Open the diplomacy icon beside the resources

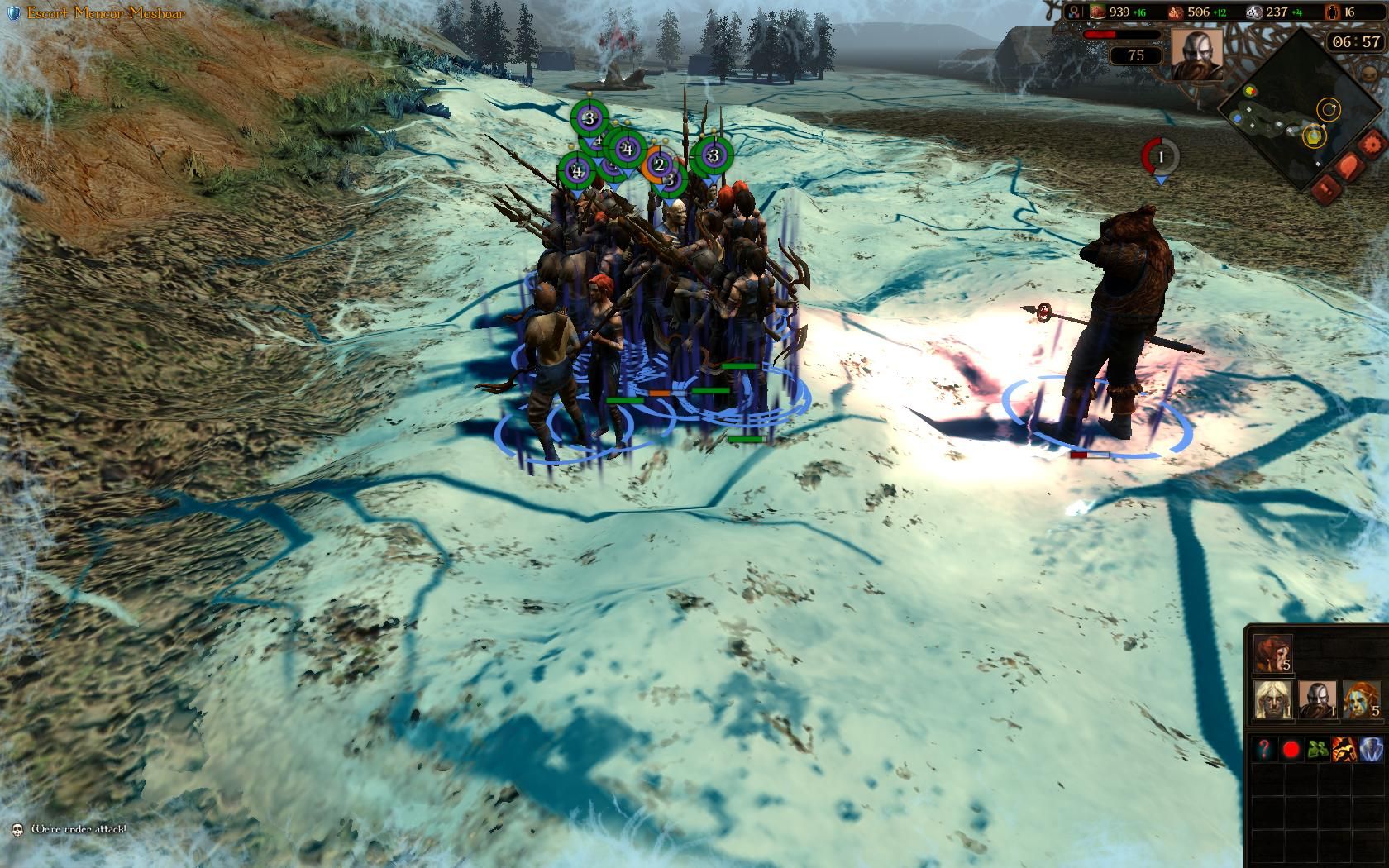pyautogui.click(x=1074, y=12)
